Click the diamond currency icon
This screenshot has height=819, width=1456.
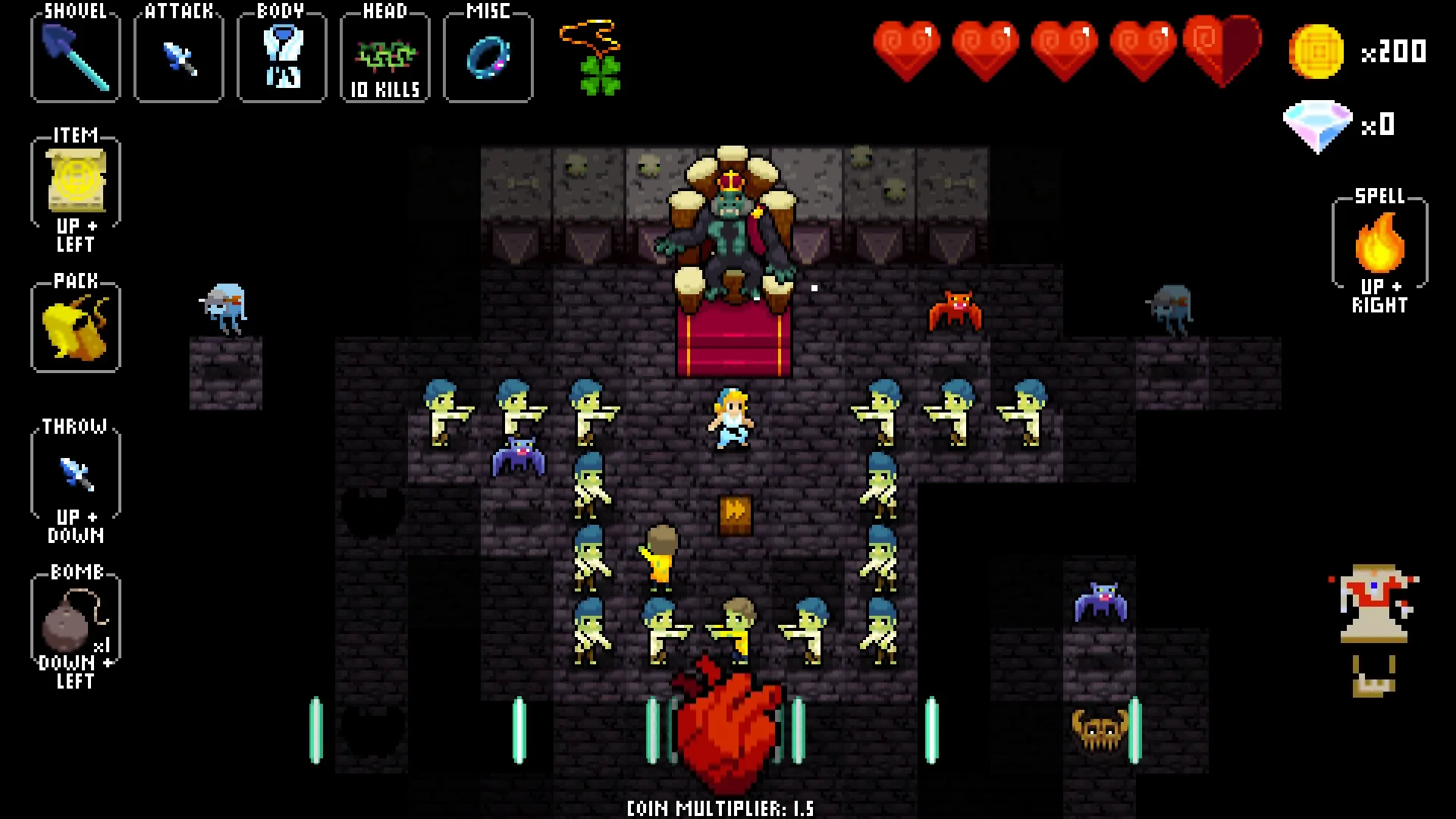coord(1317,124)
